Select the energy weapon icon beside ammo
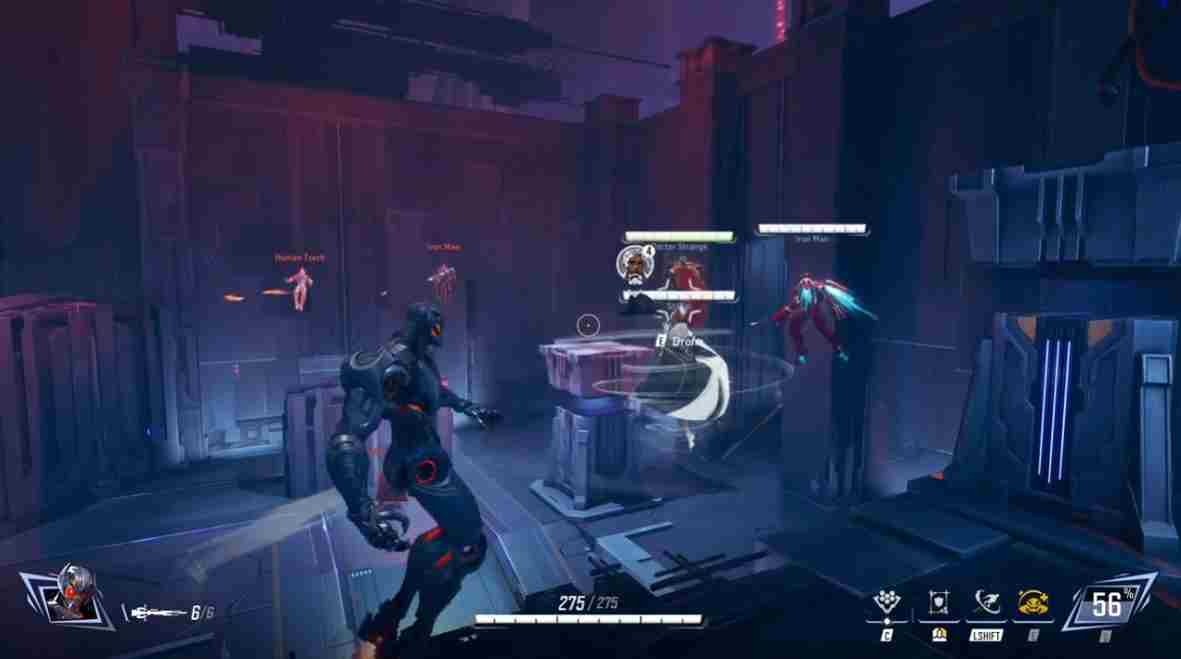 156,611
